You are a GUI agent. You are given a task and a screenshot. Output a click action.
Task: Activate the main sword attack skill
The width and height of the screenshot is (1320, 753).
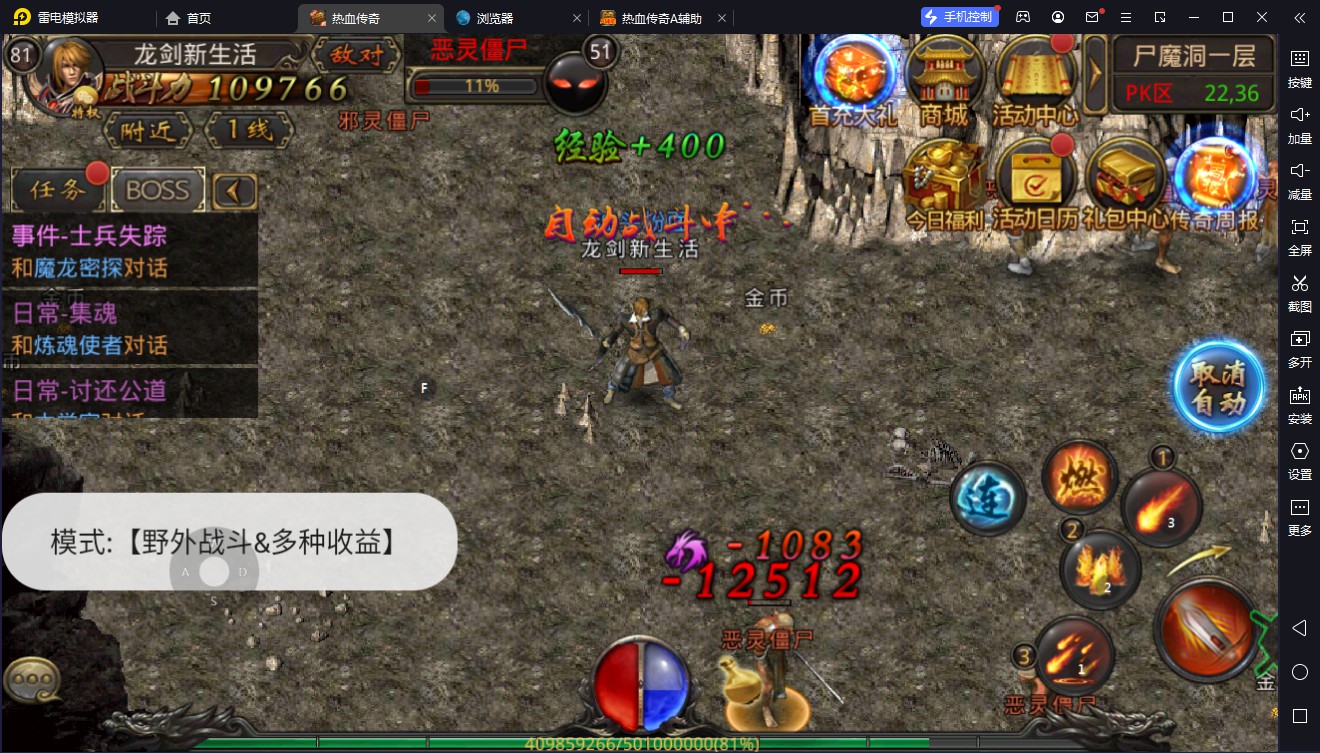pyautogui.click(x=1208, y=629)
